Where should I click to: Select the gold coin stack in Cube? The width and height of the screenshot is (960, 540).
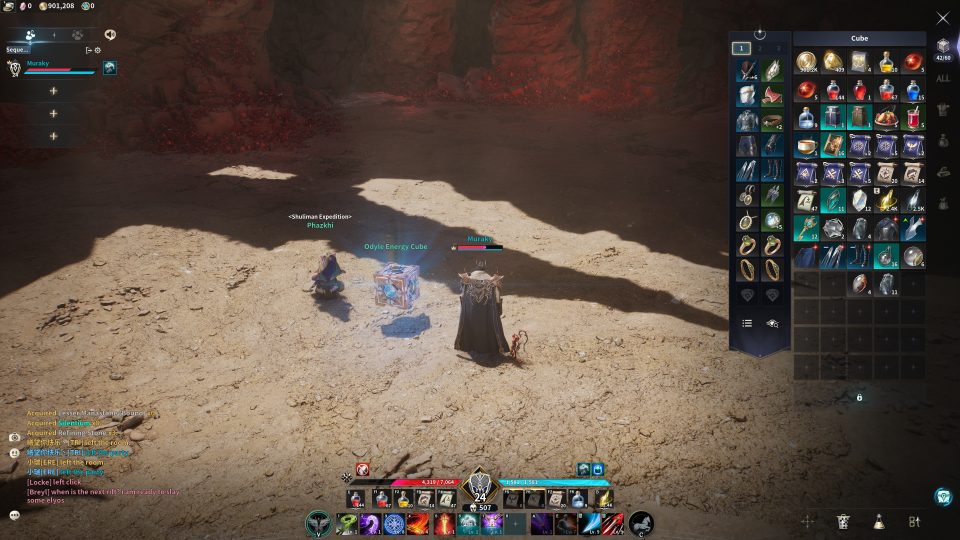[x=806, y=62]
